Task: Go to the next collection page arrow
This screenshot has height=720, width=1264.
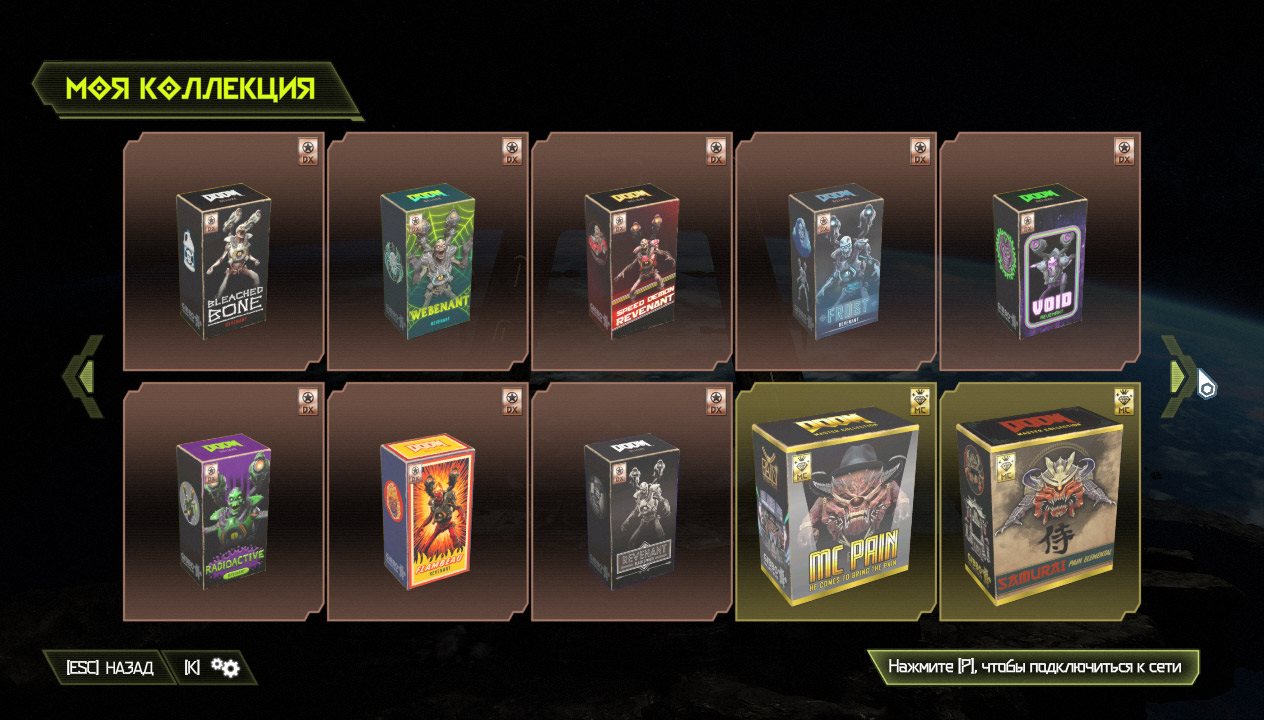Action: point(1179,376)
